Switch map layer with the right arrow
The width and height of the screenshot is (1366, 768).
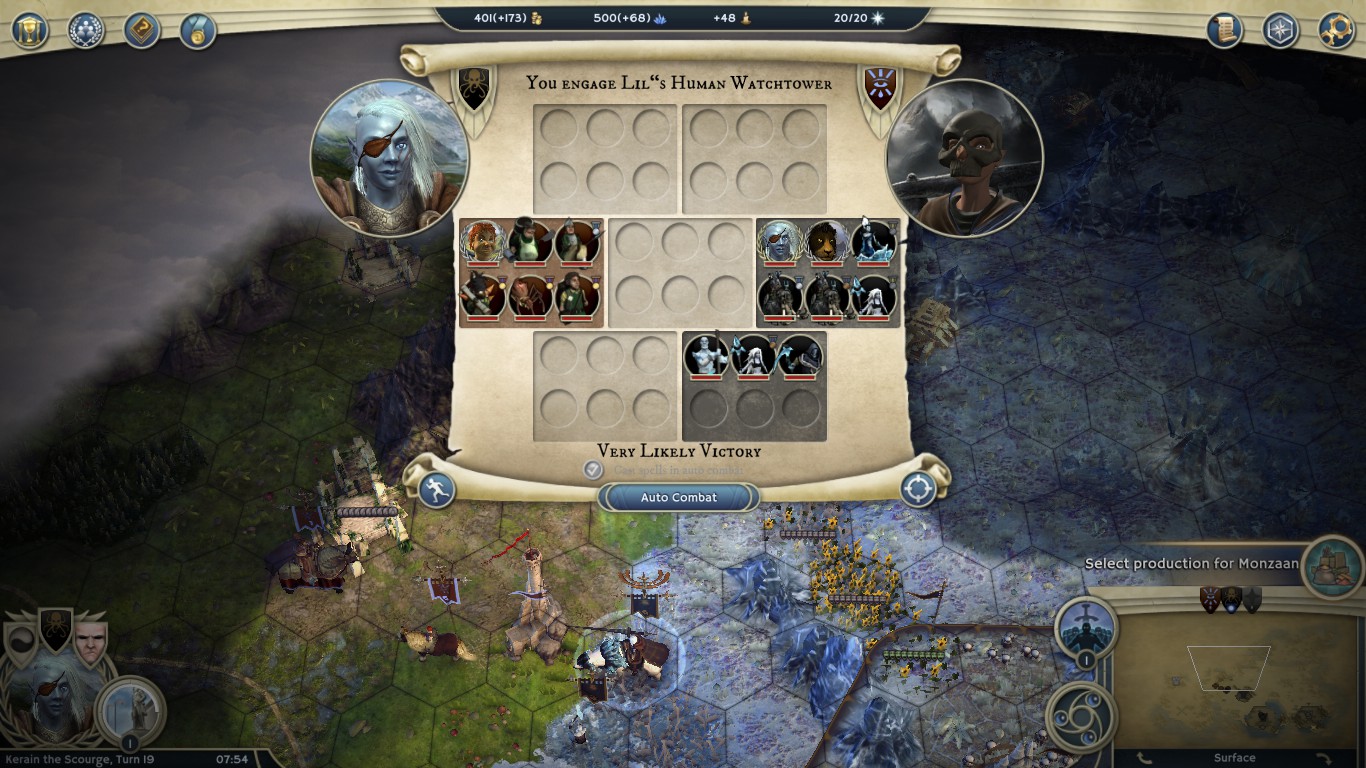(1323, 759)
